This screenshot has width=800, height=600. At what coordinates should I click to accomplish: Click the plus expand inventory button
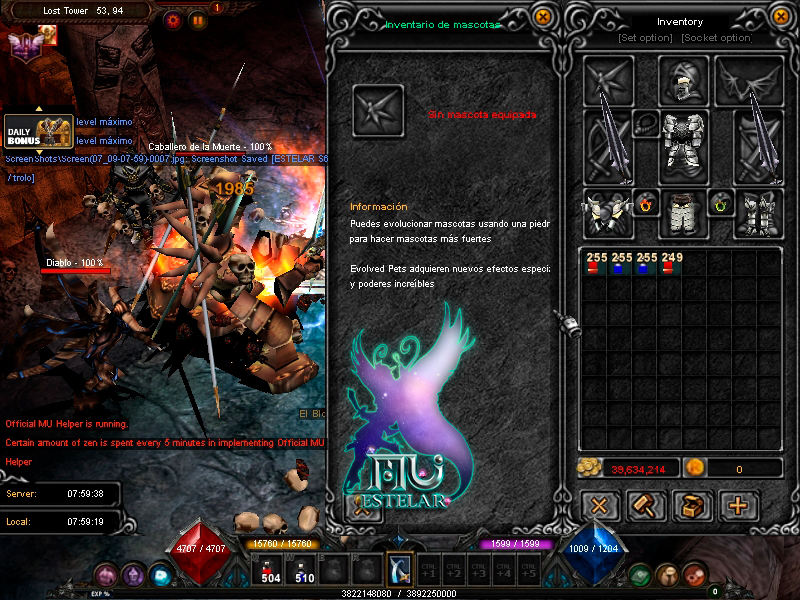coord(738,506)
